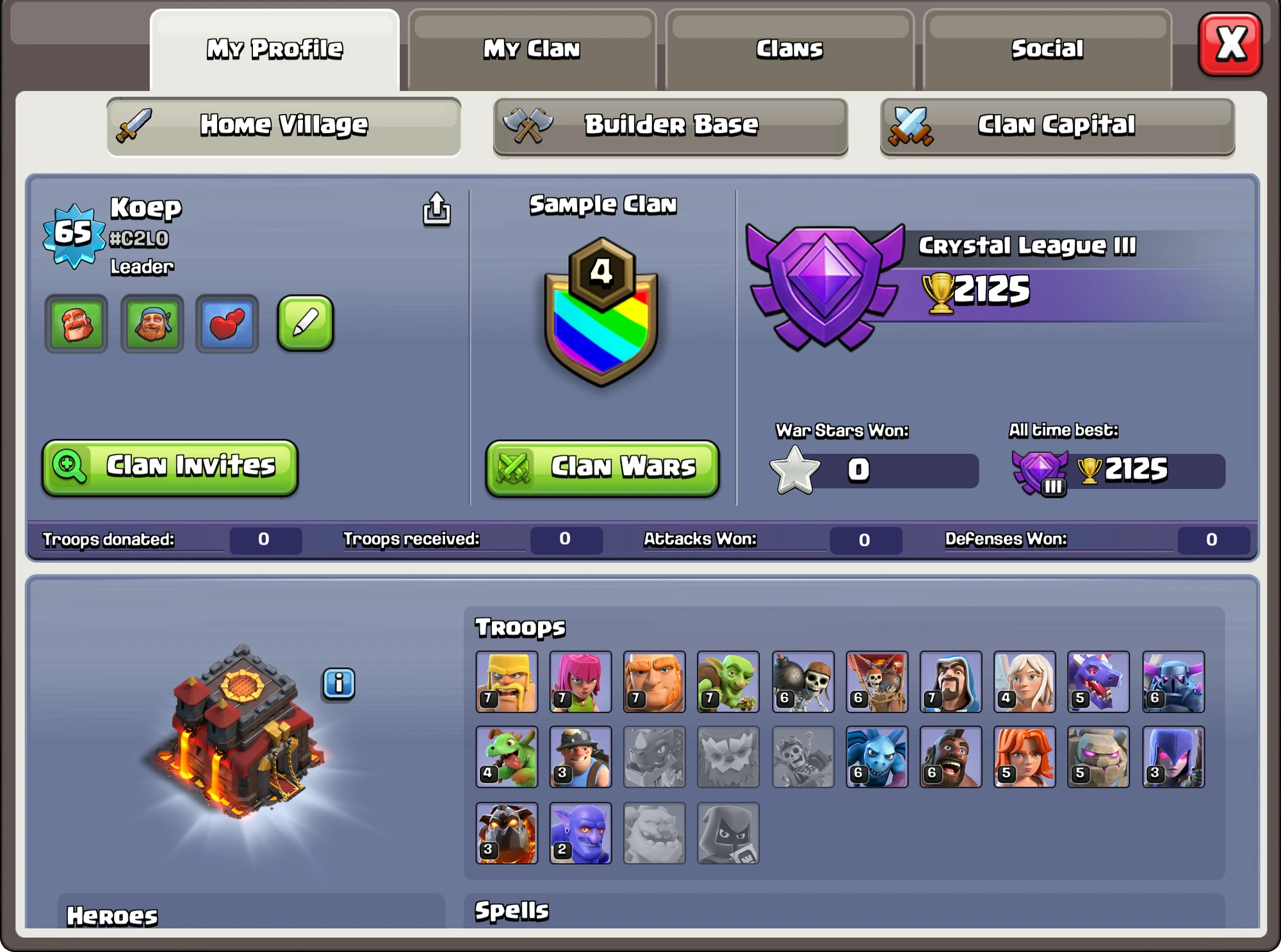The width and height of the screenshot is (1281, 952).
Task: Open the Town Hall info icon
Action: pyautogui.click(x=339, y=683)
